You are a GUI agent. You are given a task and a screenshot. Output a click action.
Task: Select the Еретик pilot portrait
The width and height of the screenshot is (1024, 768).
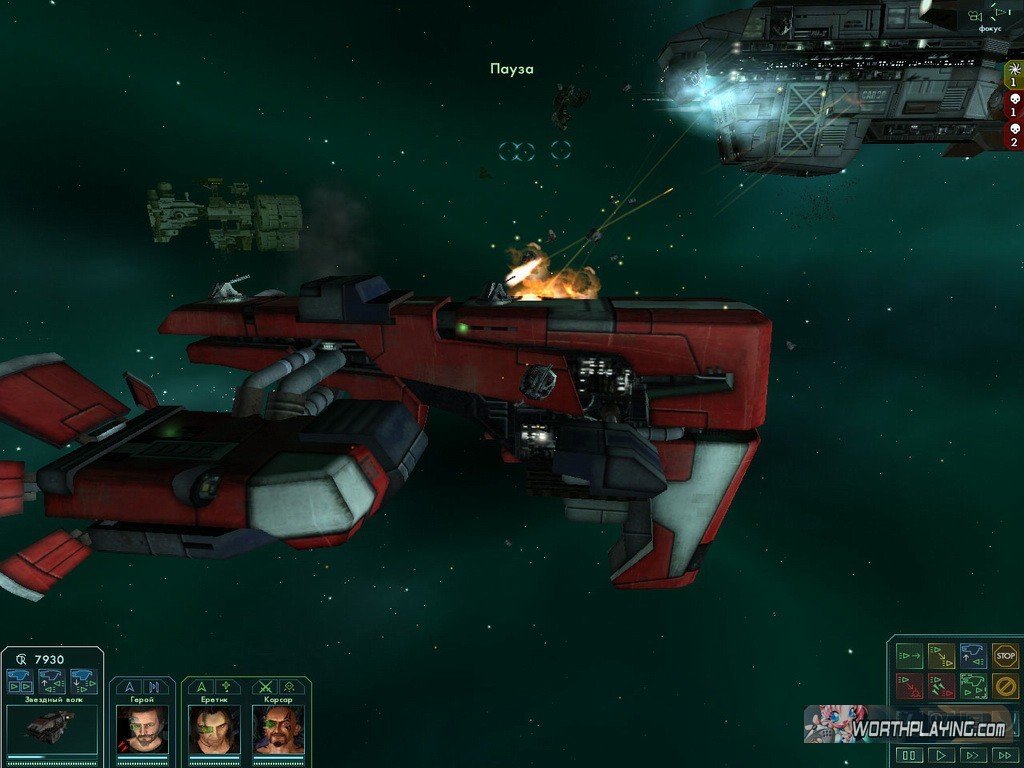pyautogui.click(x=214, y=730)
